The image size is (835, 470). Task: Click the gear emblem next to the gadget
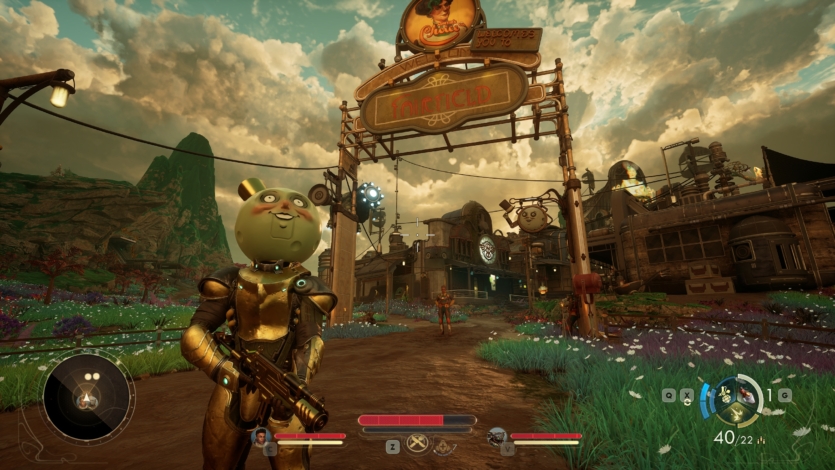pyautogui.click(x=445, y=447)
